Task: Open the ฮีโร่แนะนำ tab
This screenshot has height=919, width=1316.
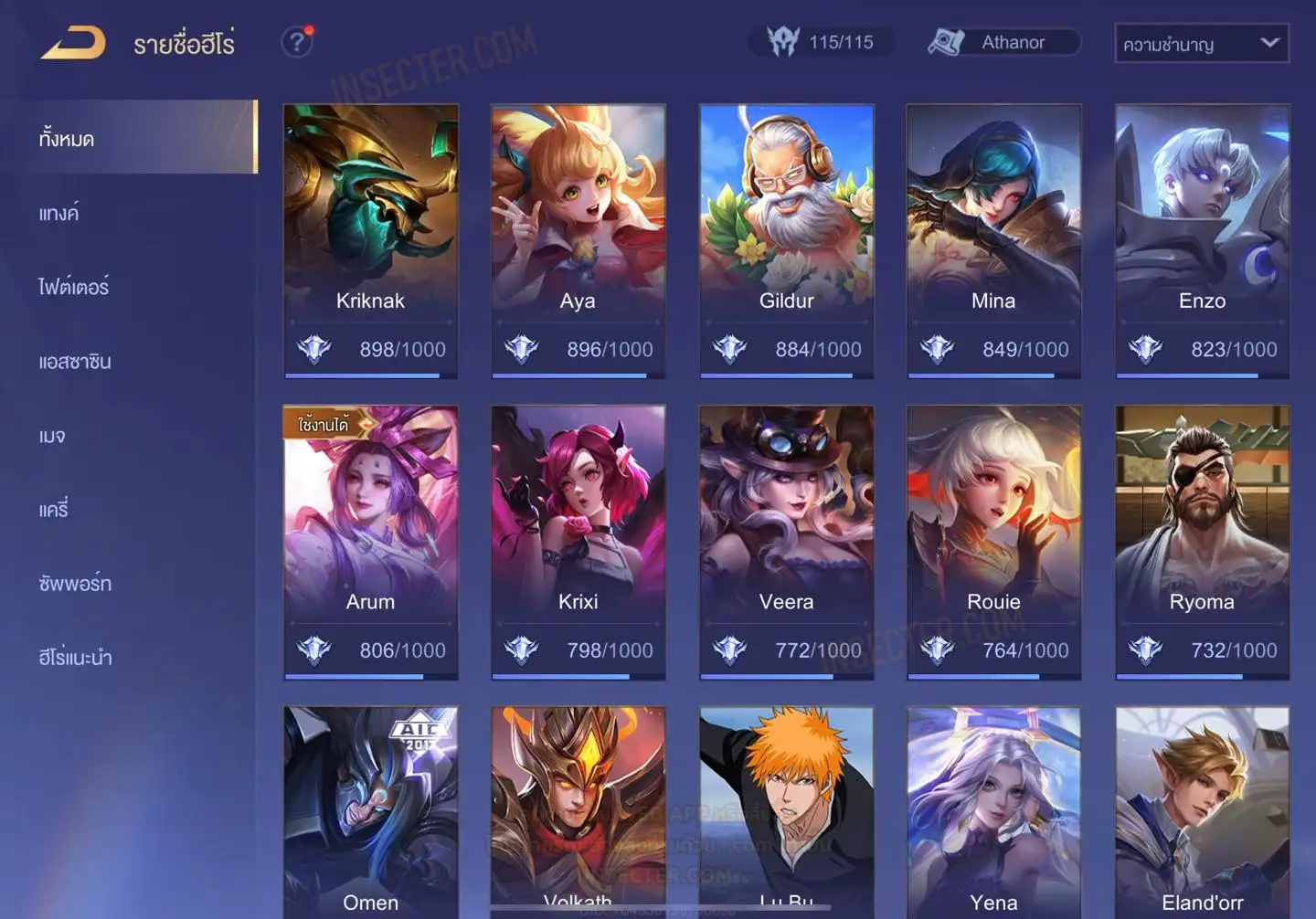Action: pyautogui.click(x=75, y=658)
